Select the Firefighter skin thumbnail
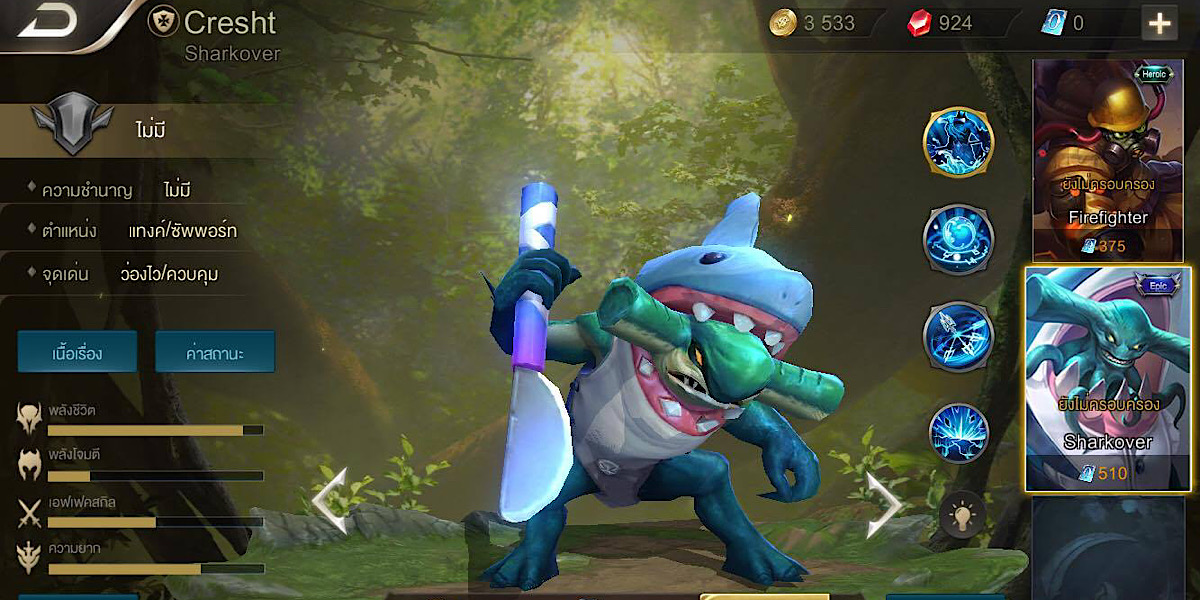Screen dimensions: 1200x600 1108,158
